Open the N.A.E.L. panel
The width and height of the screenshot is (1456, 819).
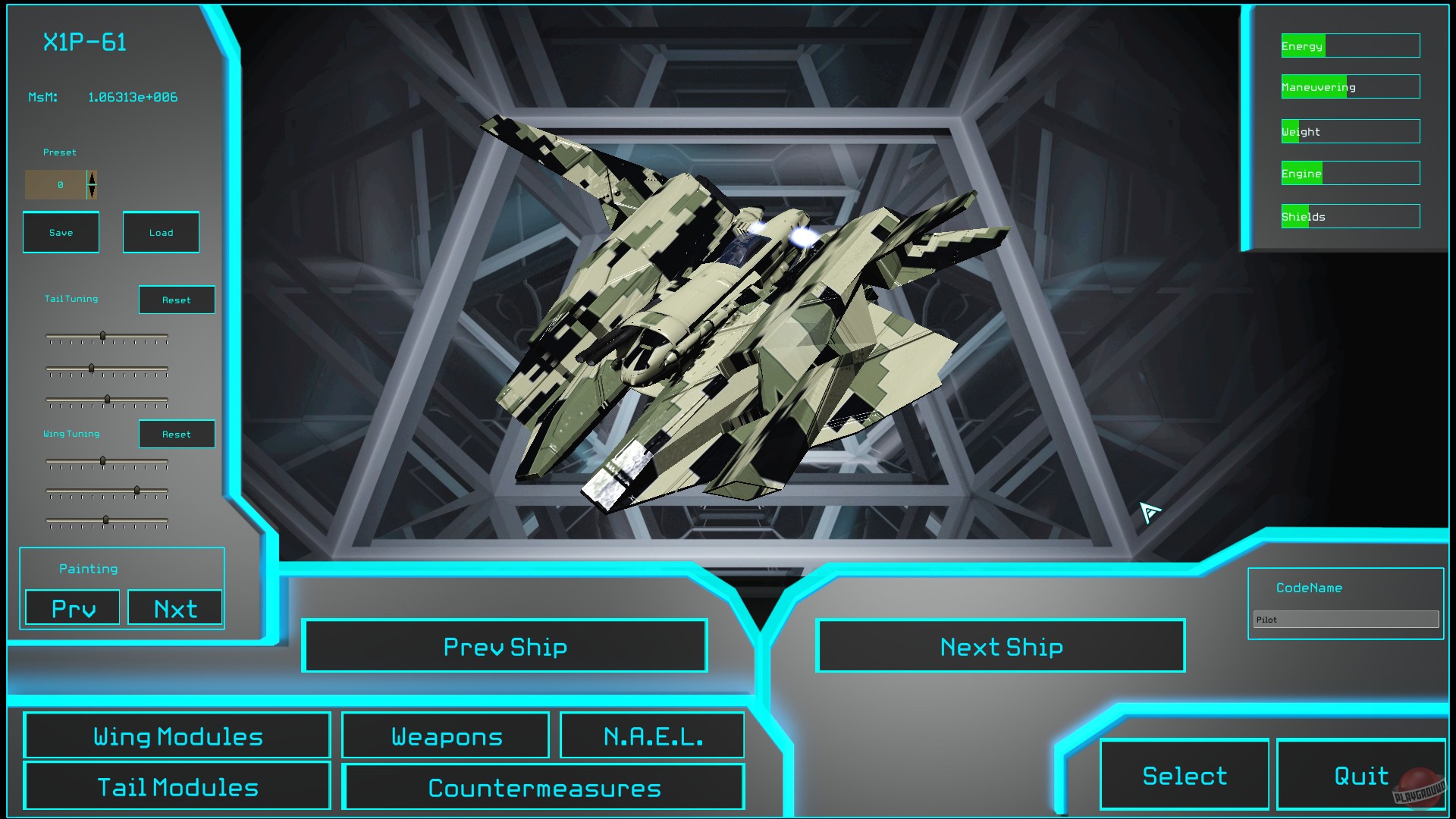tap(652, 734)
